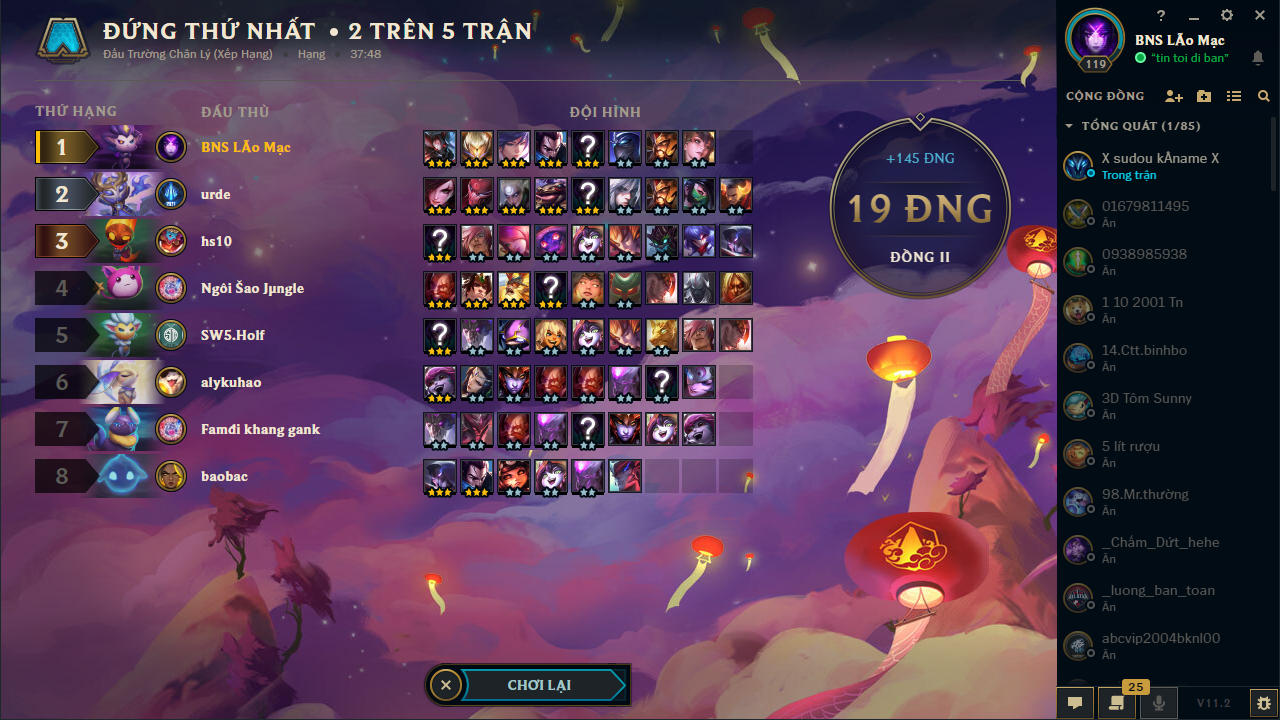Open the chat conversations bubble icon

(1075, 703)
